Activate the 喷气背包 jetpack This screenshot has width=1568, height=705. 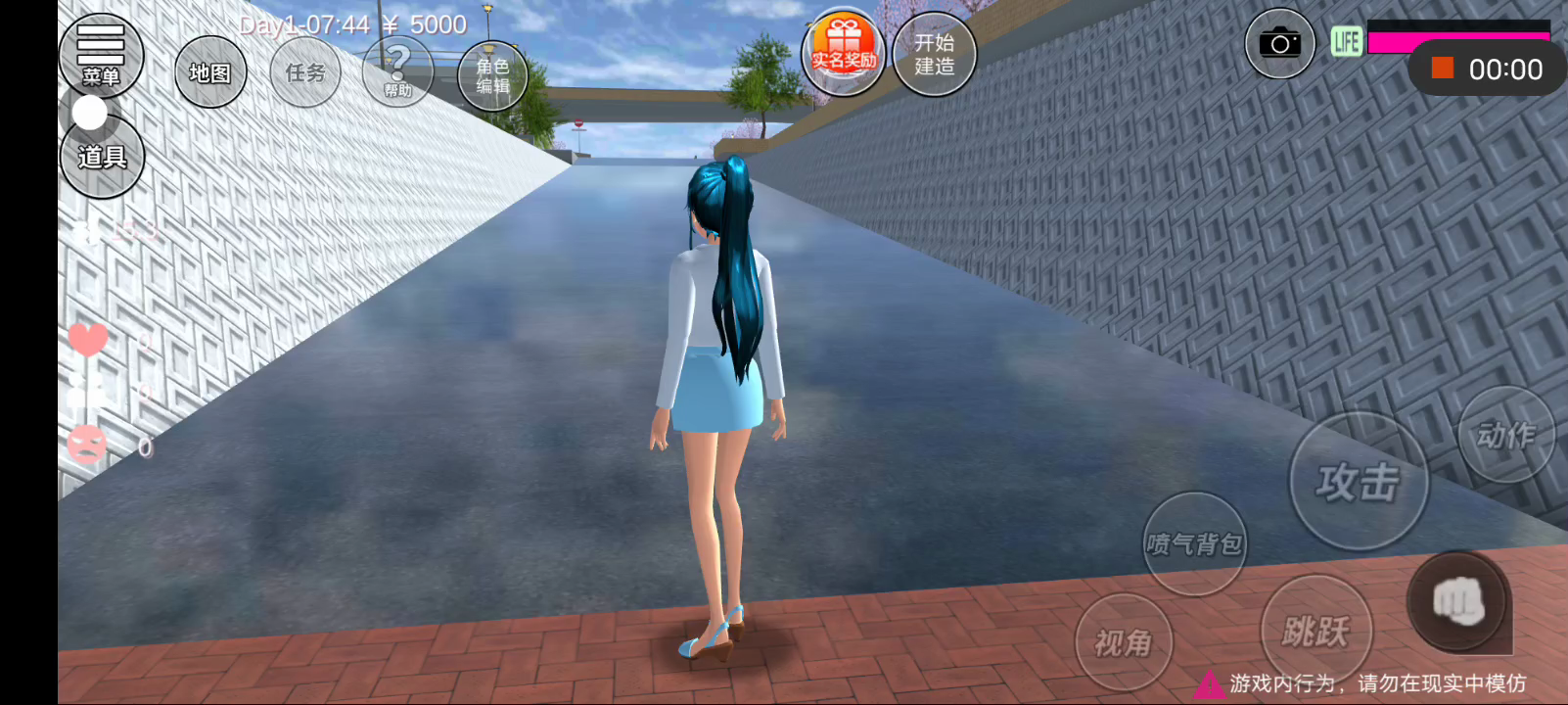click(1194, 543)
